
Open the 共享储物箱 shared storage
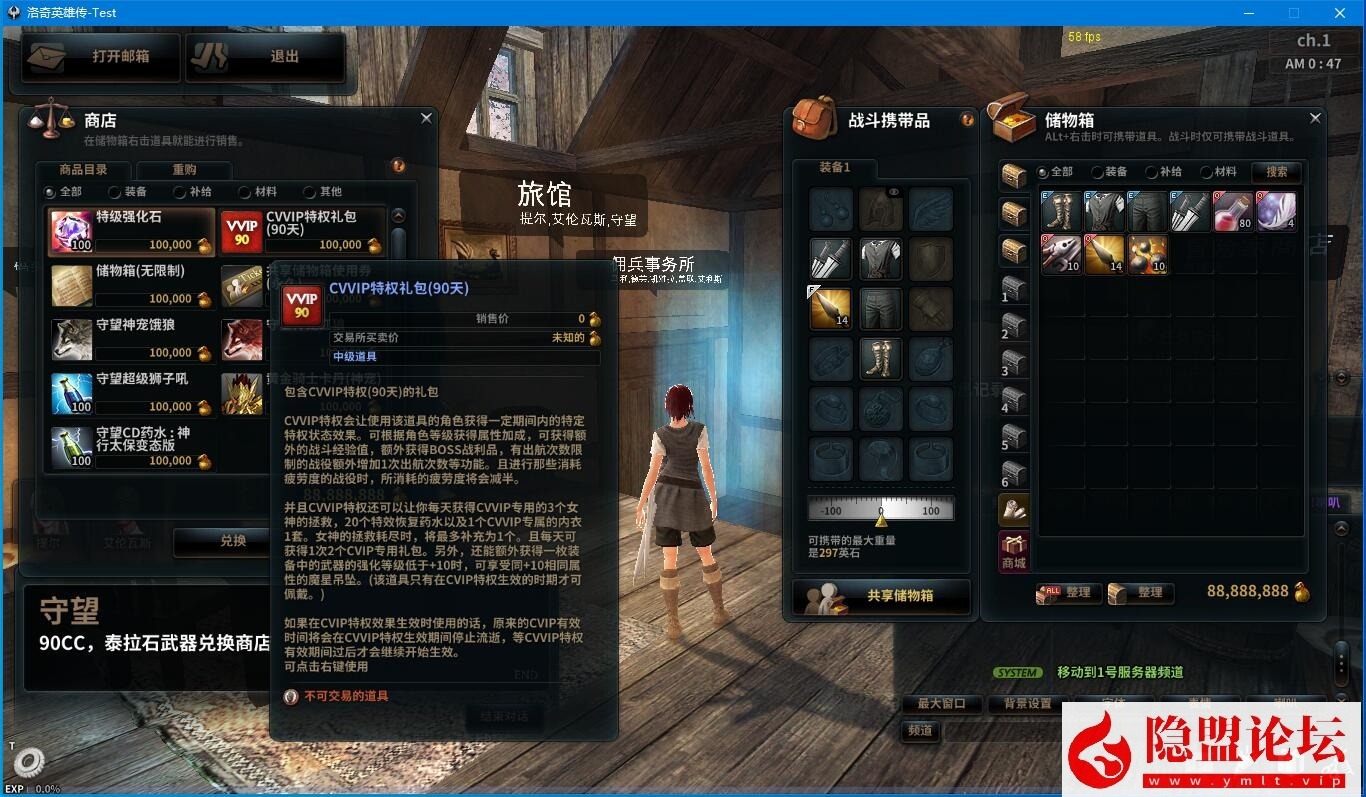(880, 596)
